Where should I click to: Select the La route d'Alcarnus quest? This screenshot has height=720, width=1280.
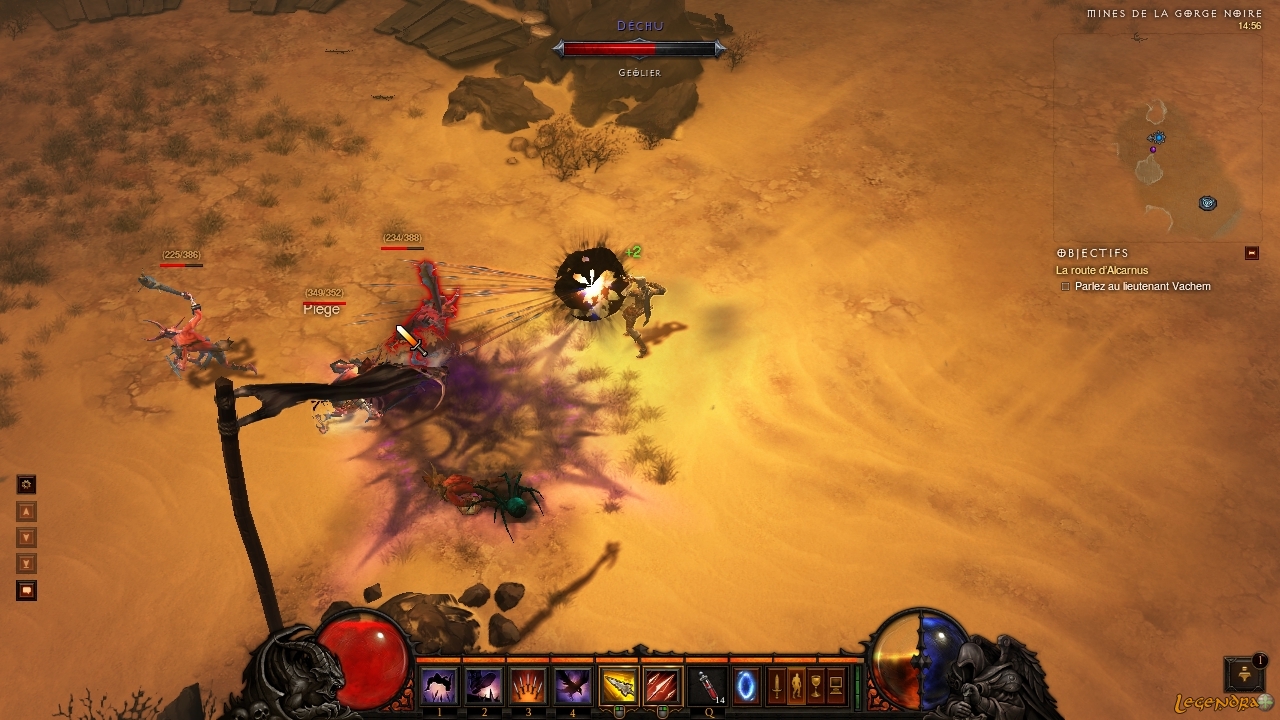(x=1102, y=270)
